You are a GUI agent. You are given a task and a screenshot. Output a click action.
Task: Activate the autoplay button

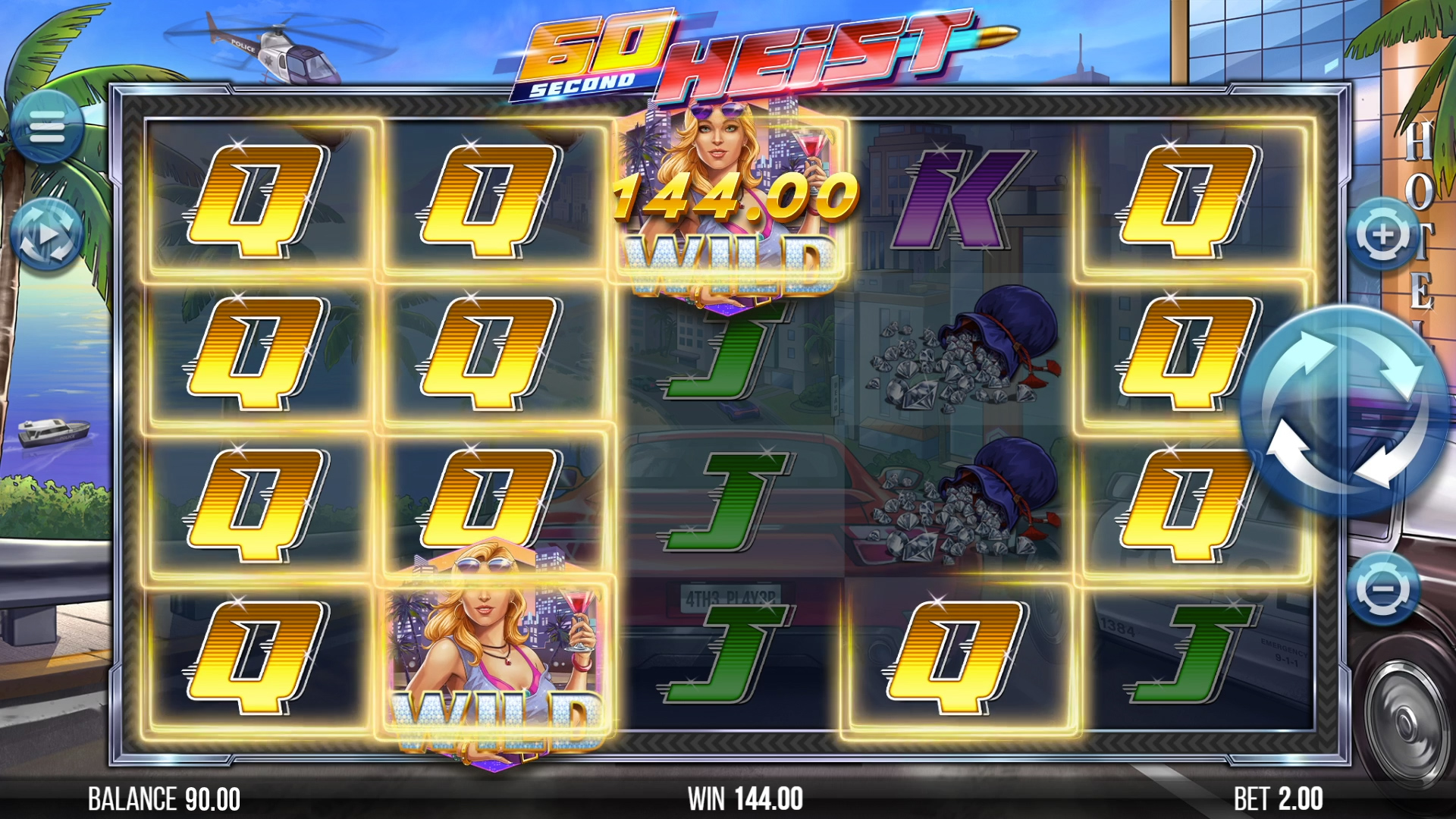click(x=47, y=235)
